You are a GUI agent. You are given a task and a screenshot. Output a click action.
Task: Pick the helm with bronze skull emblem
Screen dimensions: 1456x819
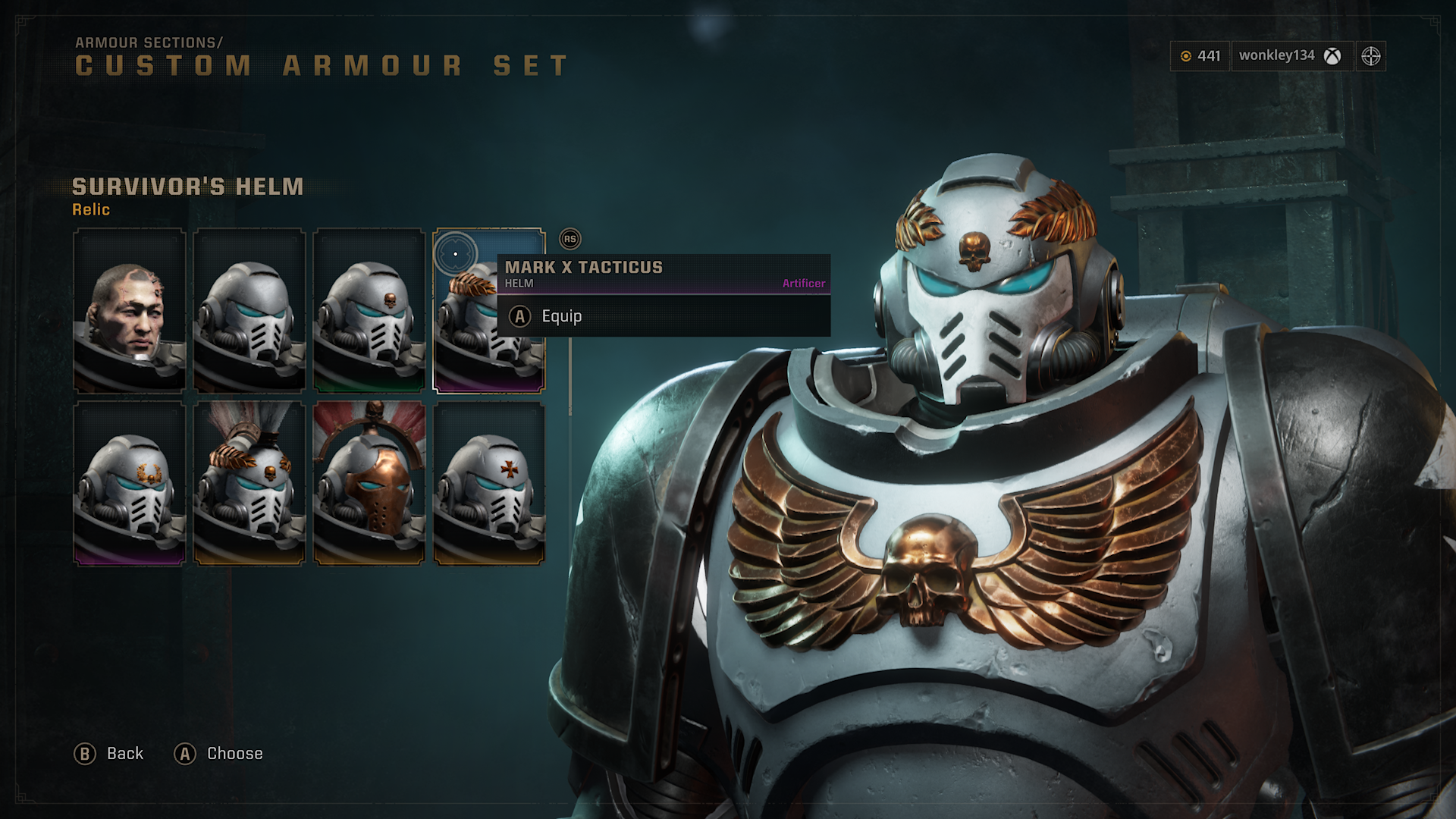[369, 311]
